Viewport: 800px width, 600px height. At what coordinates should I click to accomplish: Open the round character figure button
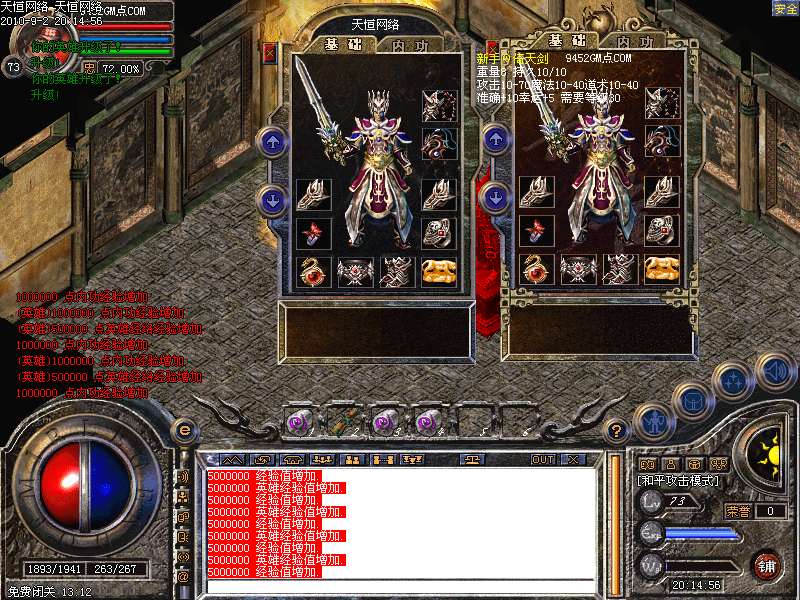pos(652,420)
